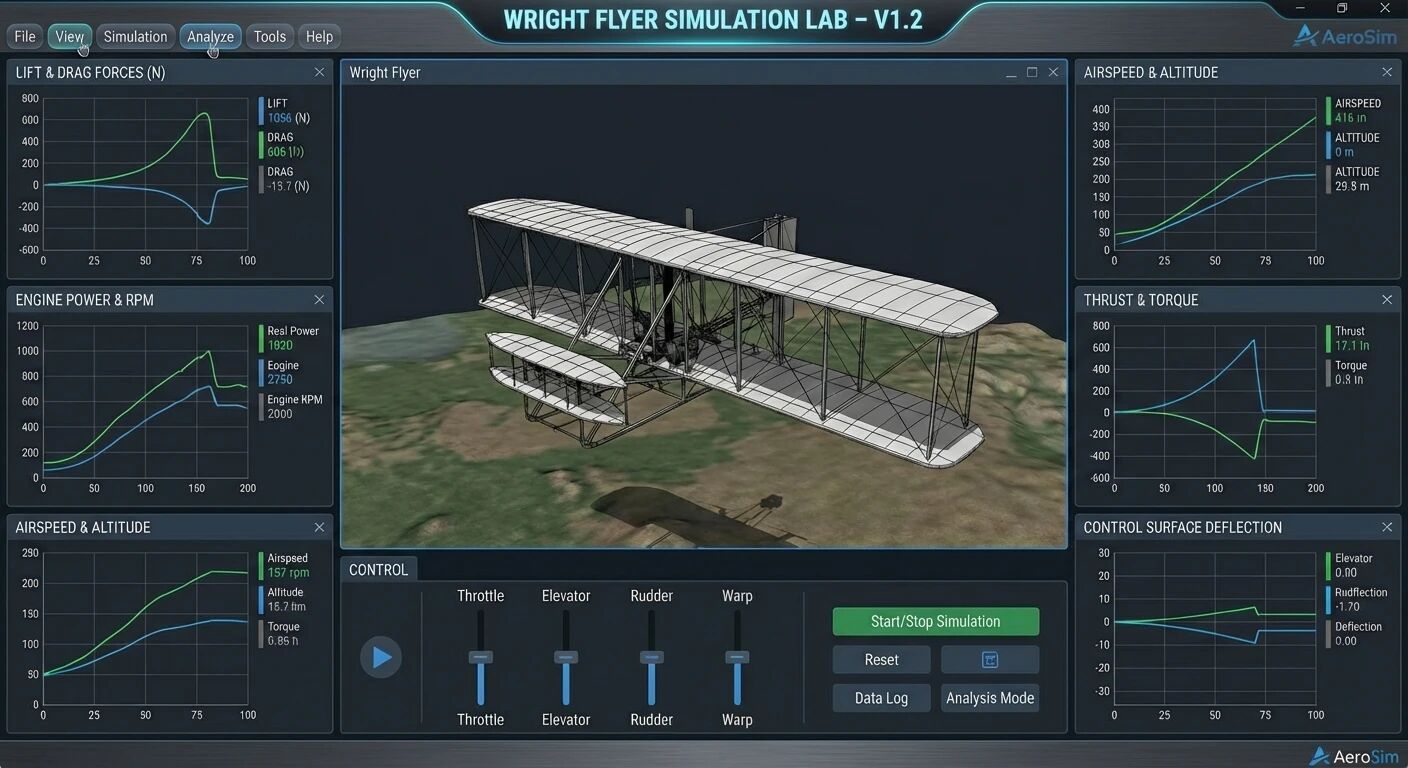Switch to Analysis Mode
This screenshot has width=1408, height=768.
[x=990, y=698]
